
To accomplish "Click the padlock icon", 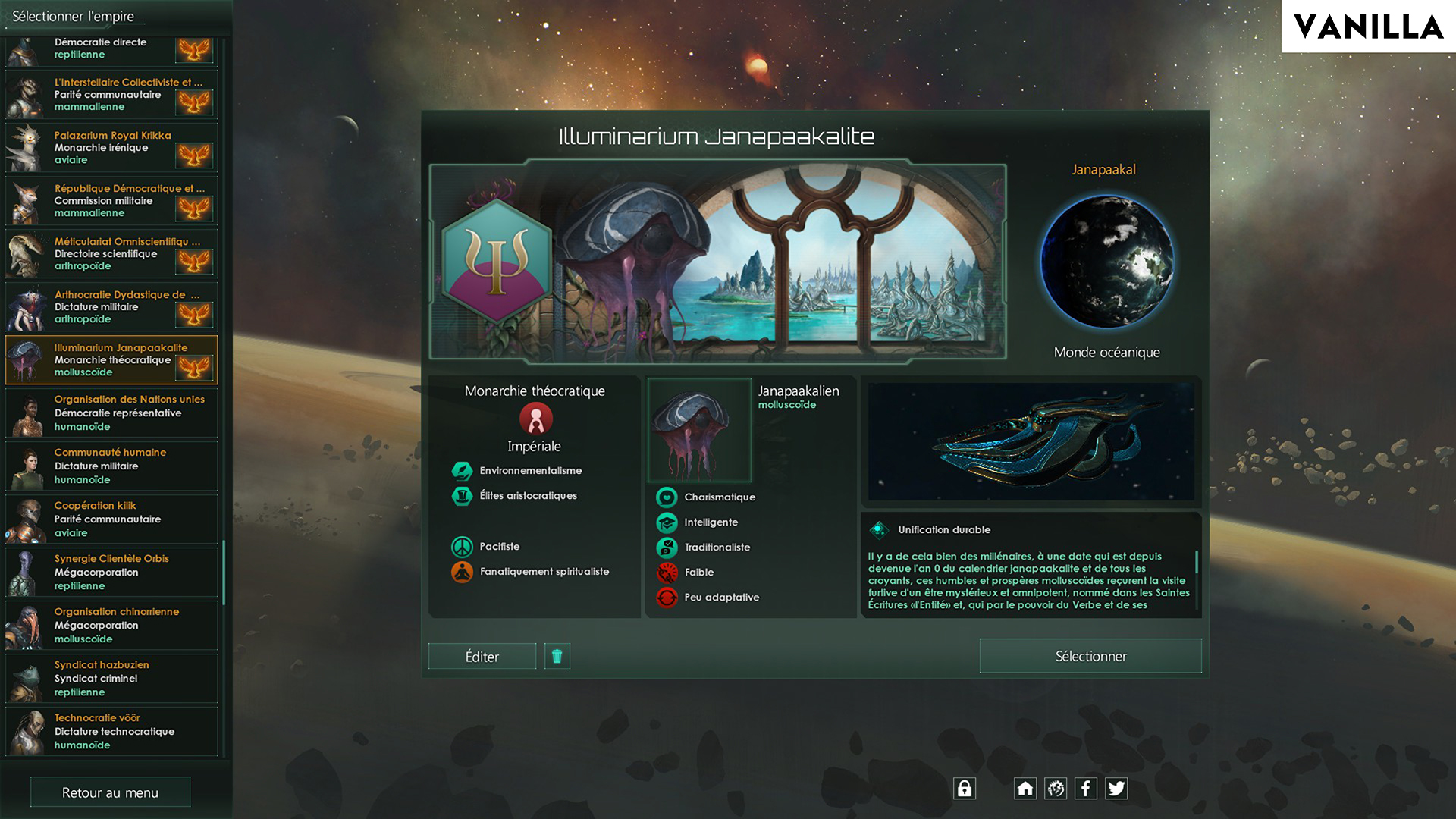I will (965, 789).
